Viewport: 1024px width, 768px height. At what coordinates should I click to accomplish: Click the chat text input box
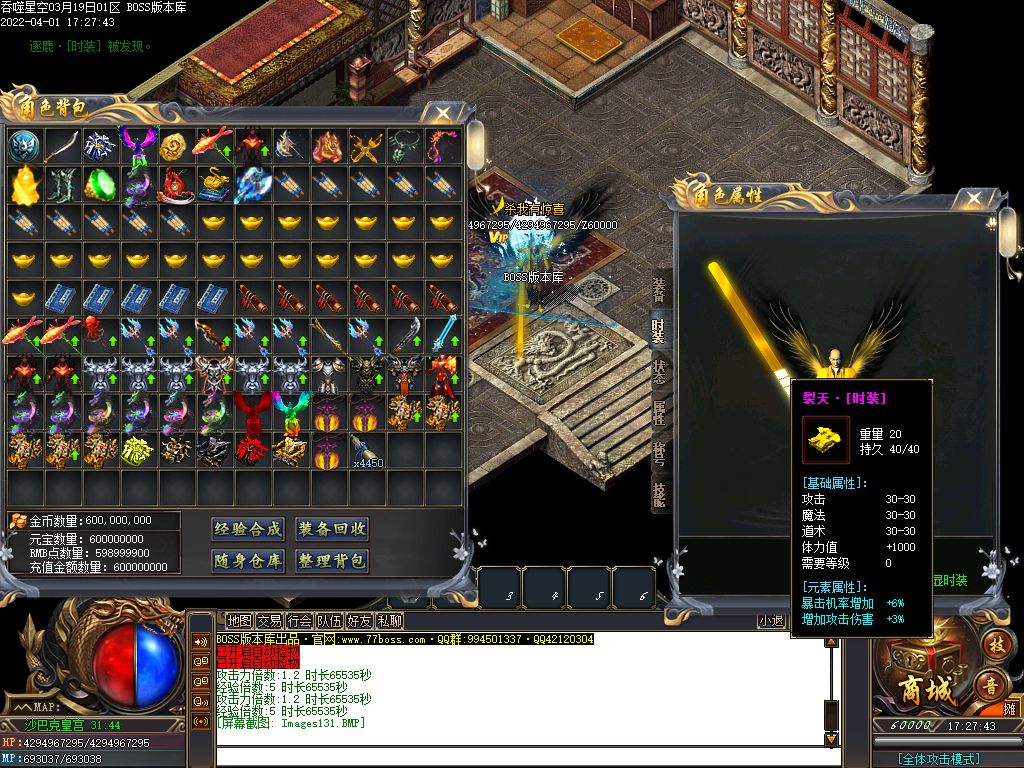point(520,757)
